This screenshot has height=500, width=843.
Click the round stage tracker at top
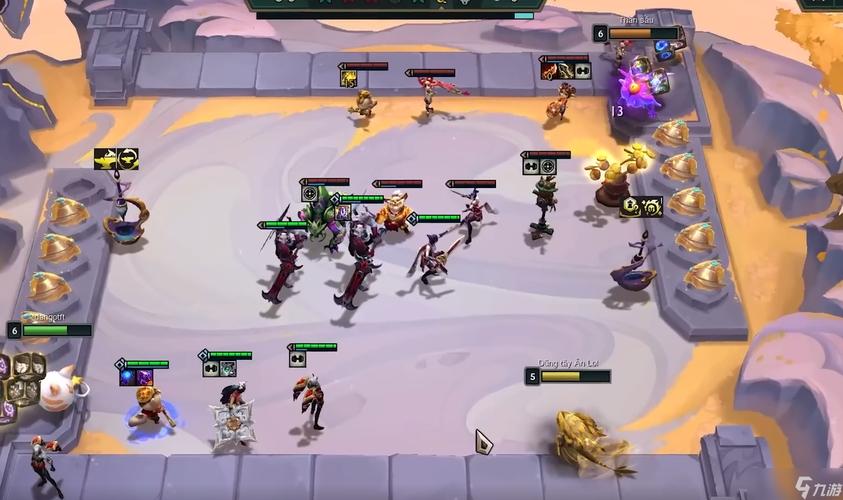(x=395, y=6)
